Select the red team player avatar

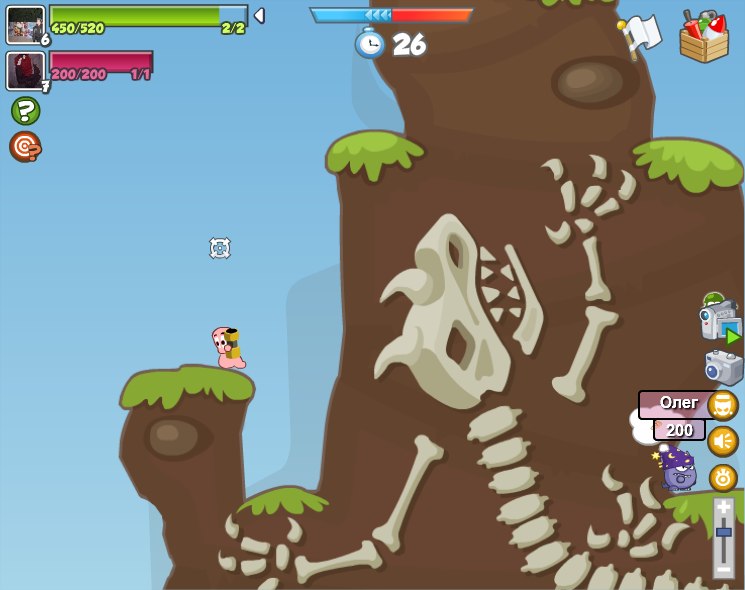coord(25,70)
